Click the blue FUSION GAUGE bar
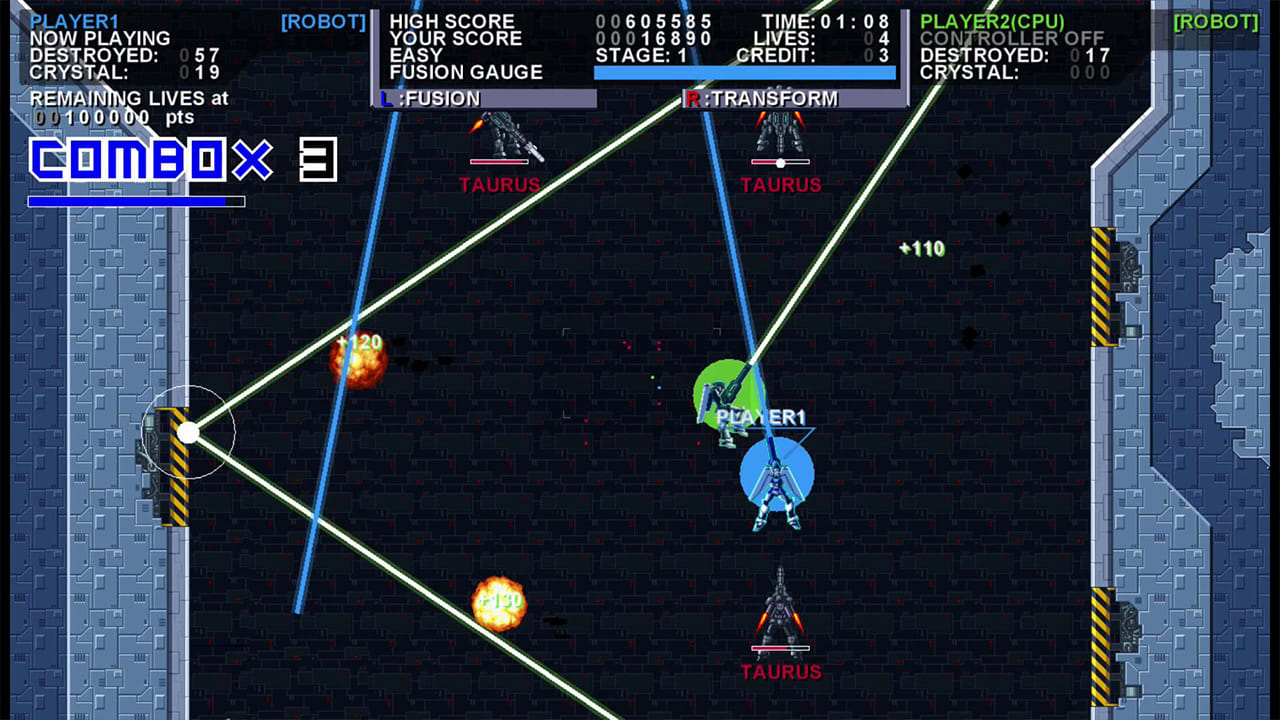The width and height of the screenshot is (1280, 720). [745, 70]
